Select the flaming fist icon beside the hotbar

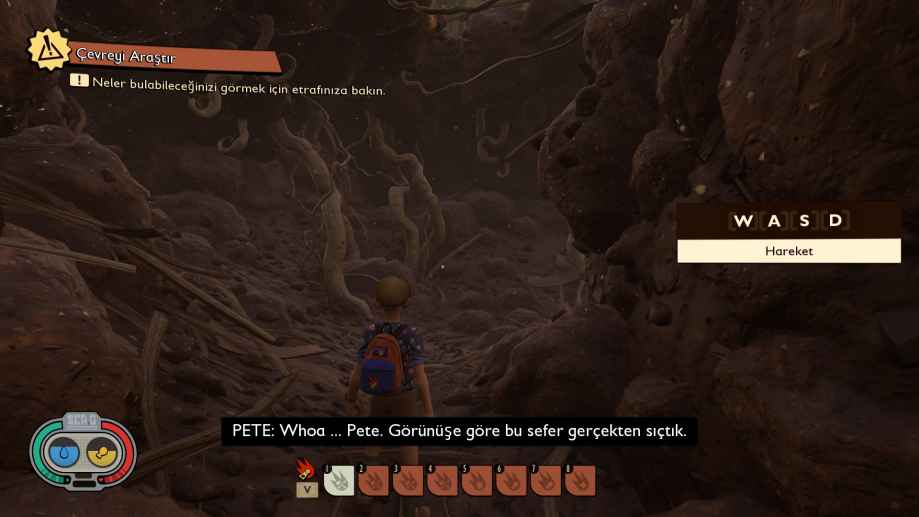(306, 469)
